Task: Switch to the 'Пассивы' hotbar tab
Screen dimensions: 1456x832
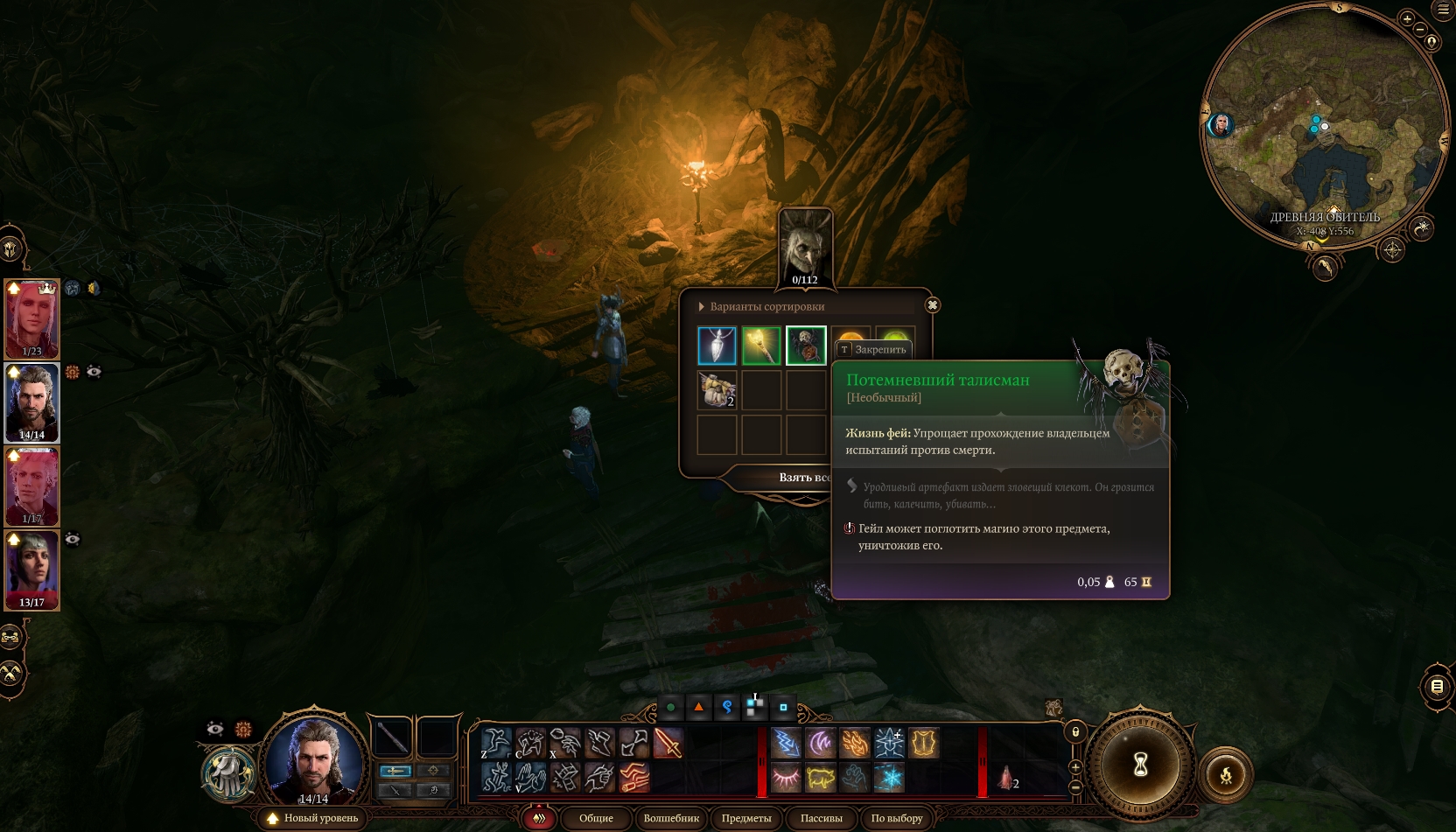Action: 821,819
